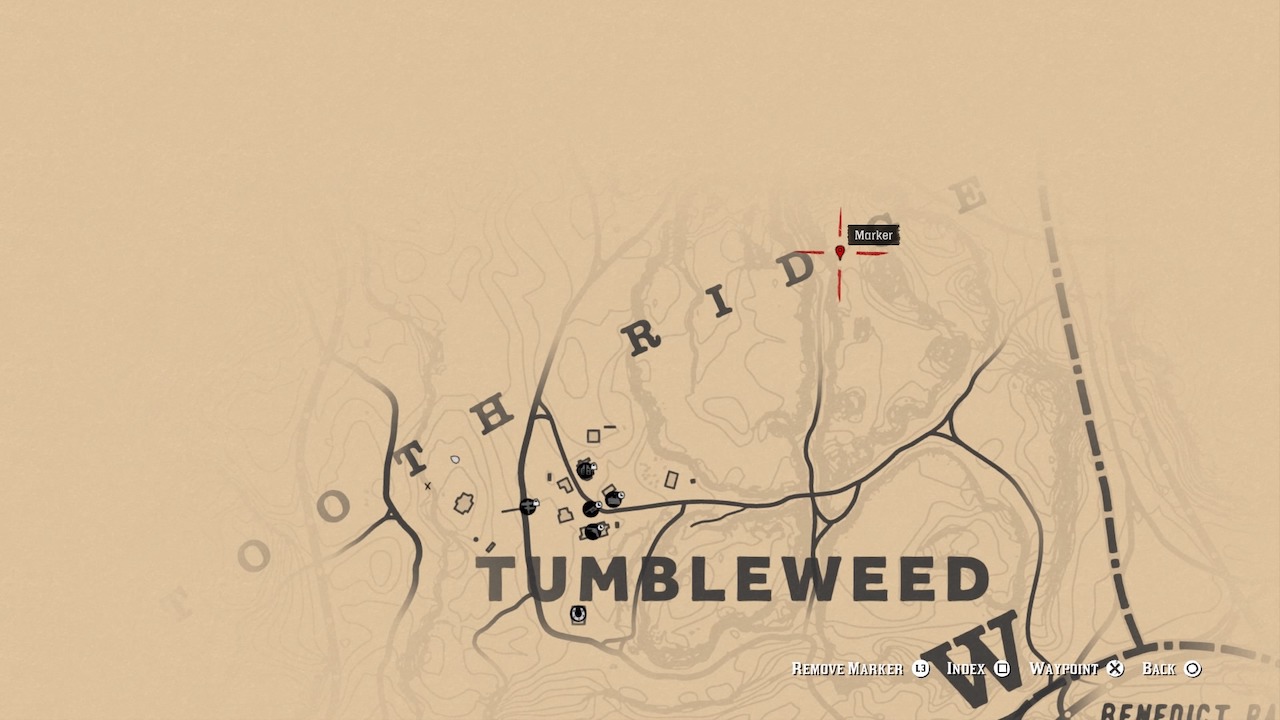Image resolution: width=1280 pixels, height=720 pixels.
Task: Open the map Index
Action: (966, 668)
